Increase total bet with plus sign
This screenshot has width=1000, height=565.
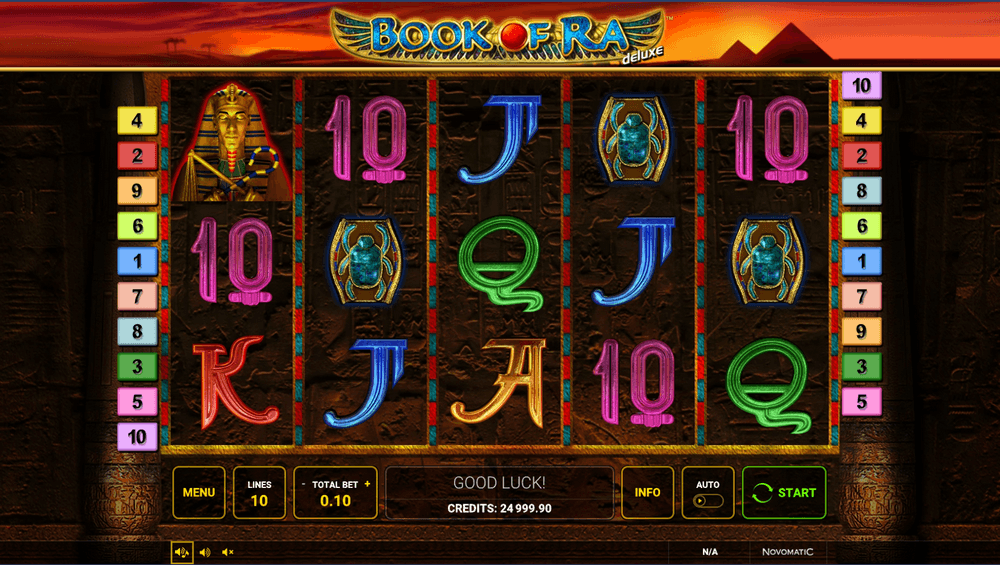tap(367, 484)
